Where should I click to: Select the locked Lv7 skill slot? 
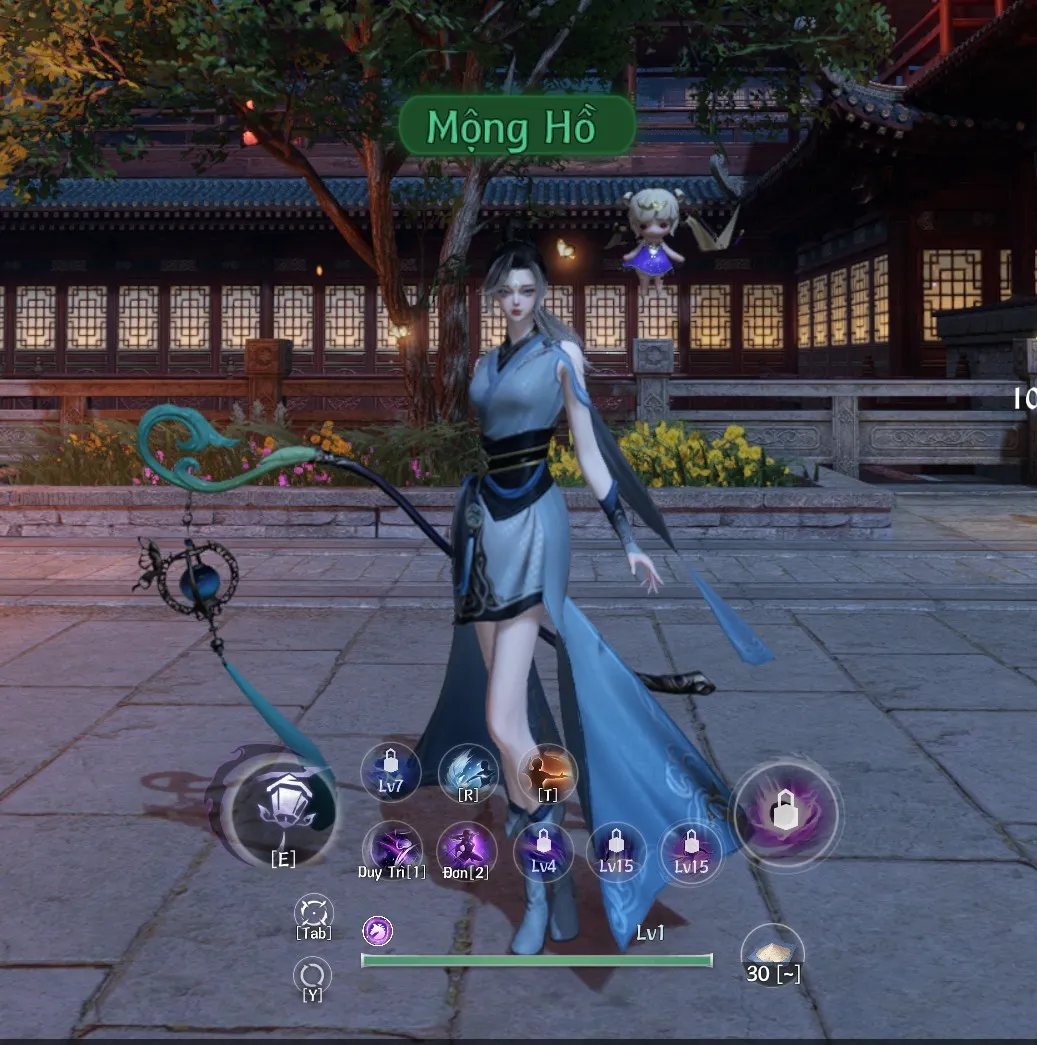click(390, 772)
